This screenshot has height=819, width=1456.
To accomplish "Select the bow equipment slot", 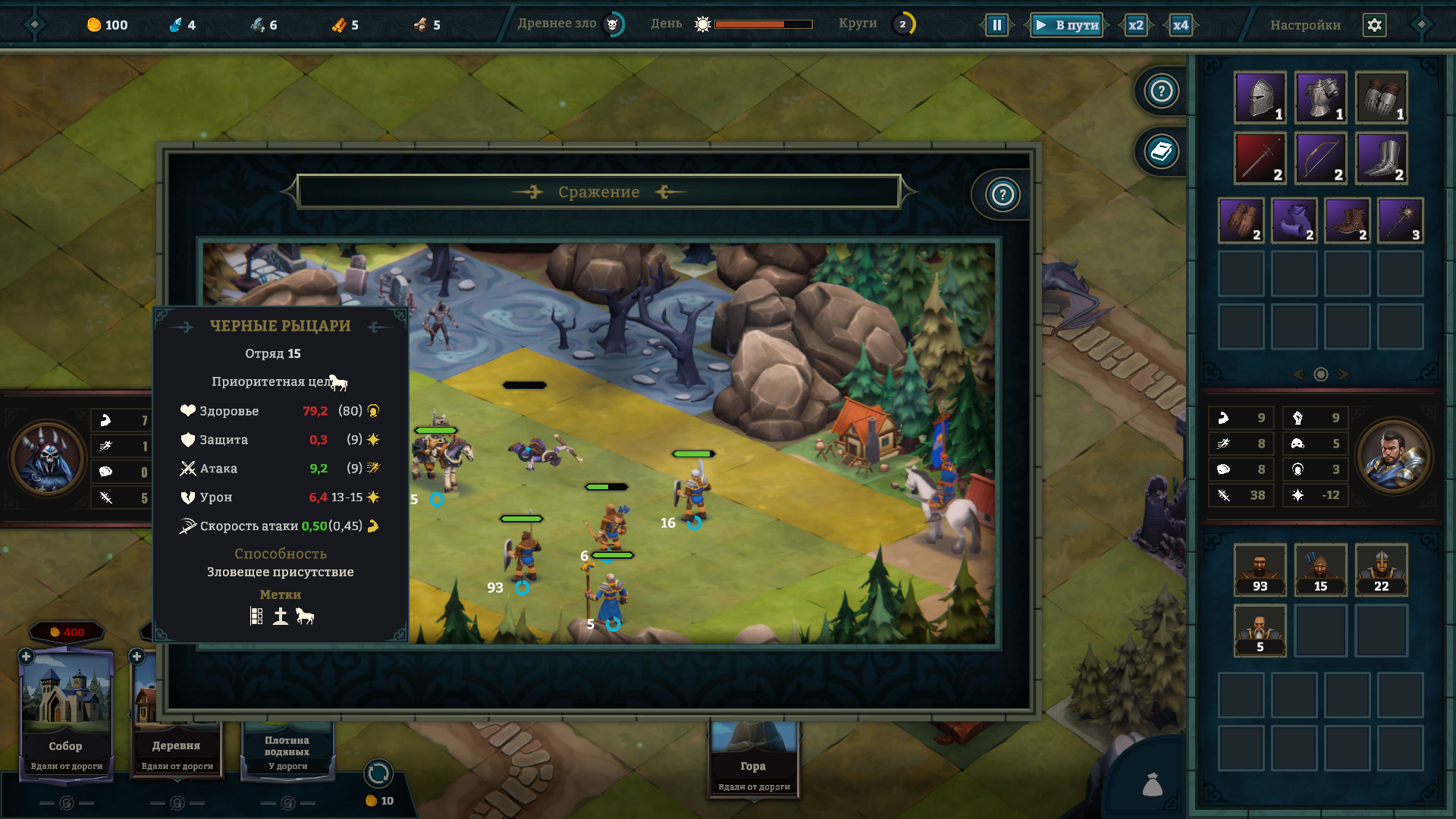I will 1320,158.
